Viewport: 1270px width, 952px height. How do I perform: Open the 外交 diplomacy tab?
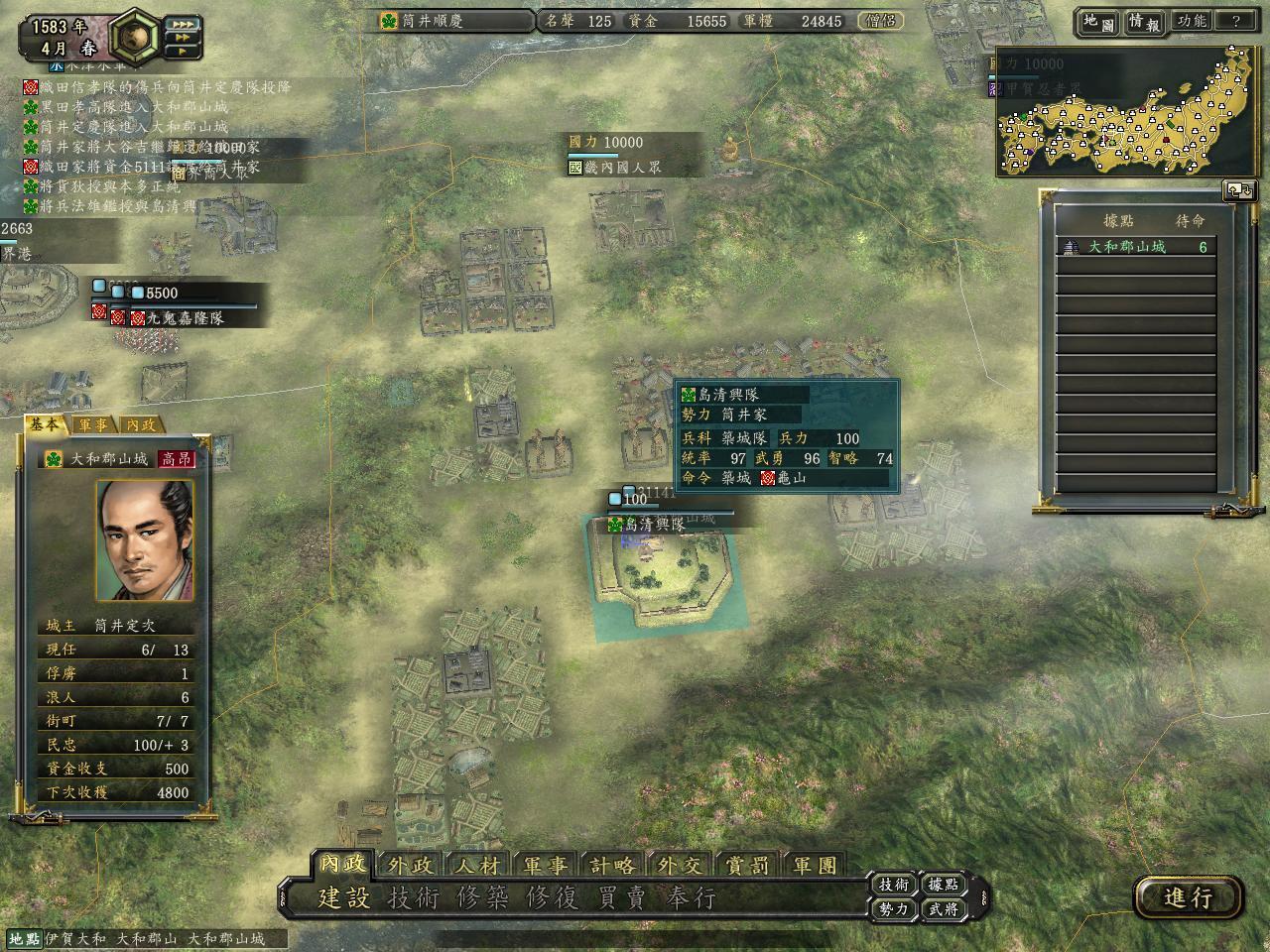(x=680, y=866)
